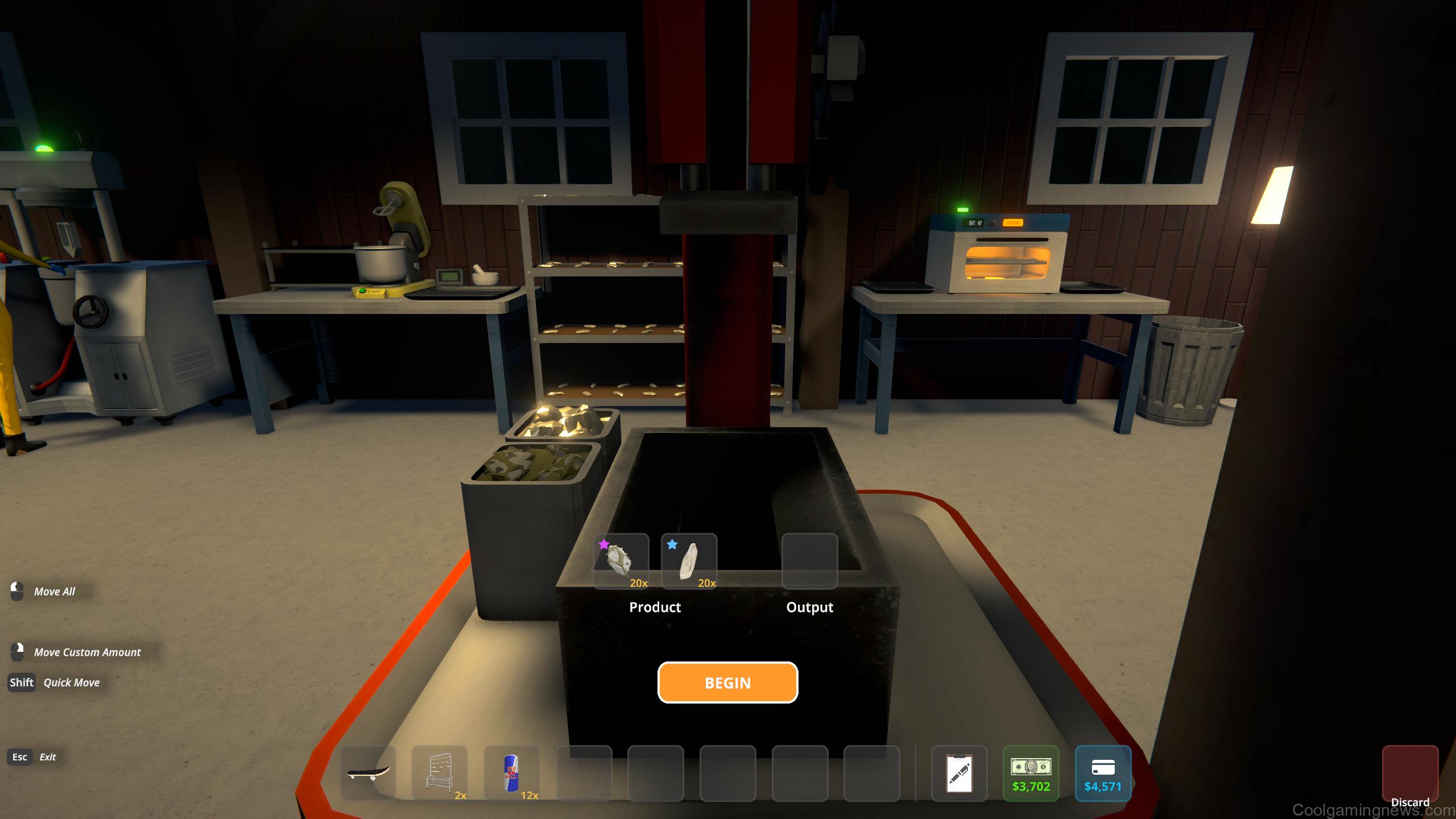The width and height of the screenshot is (1456, 819).
Task: Click the empty Output slot
Action: 809,562
